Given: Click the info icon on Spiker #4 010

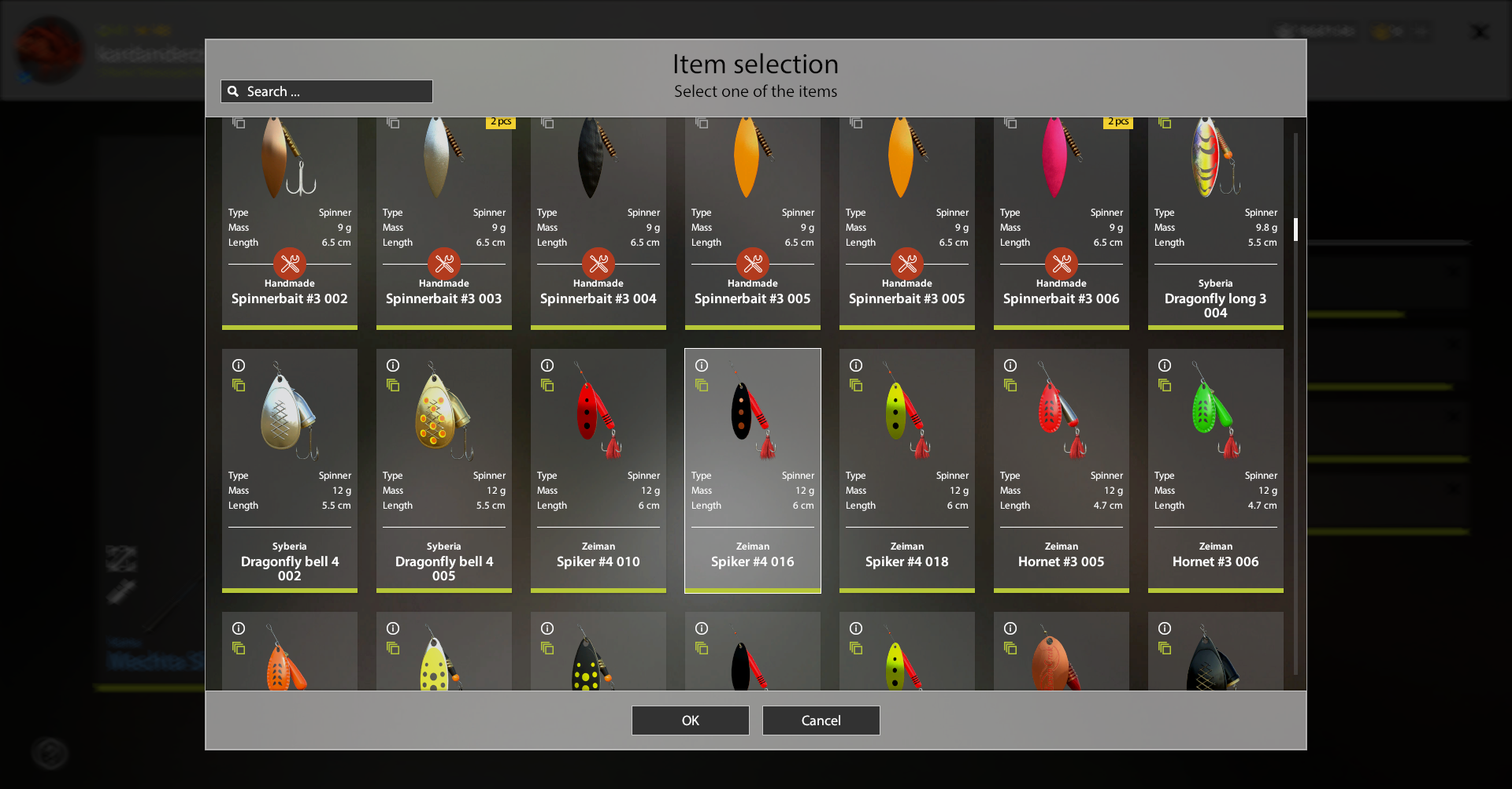Looking at the screenshot, I should 547,365.
